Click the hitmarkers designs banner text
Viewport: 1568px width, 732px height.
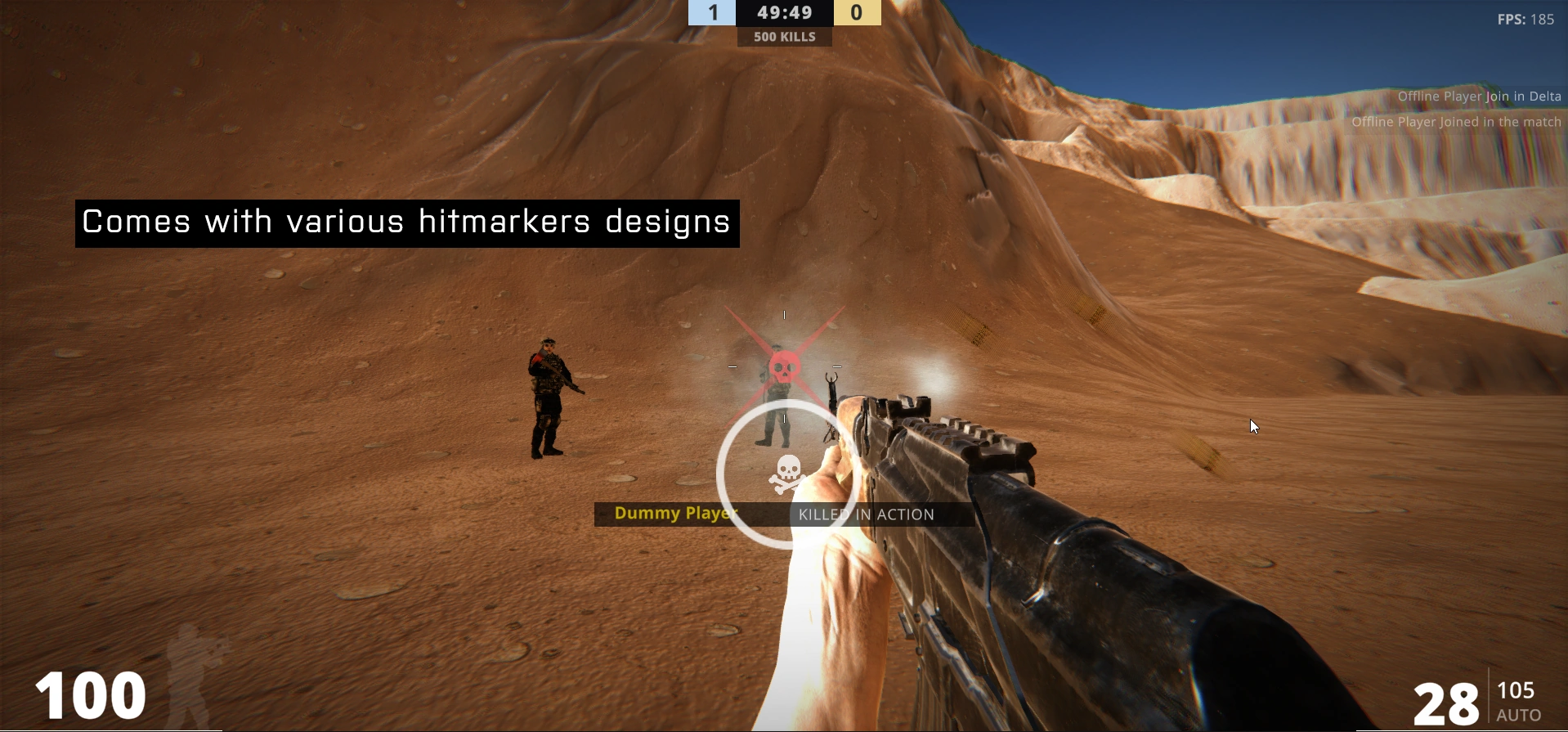coord(406,222)
